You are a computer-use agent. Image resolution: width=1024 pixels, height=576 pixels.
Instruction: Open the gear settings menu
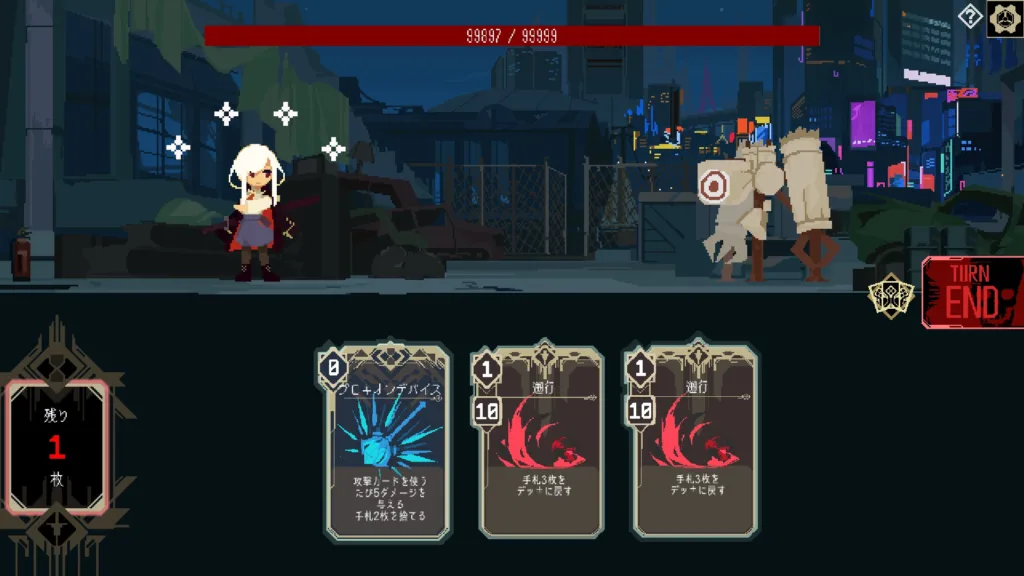click(x=1005, y=18)
